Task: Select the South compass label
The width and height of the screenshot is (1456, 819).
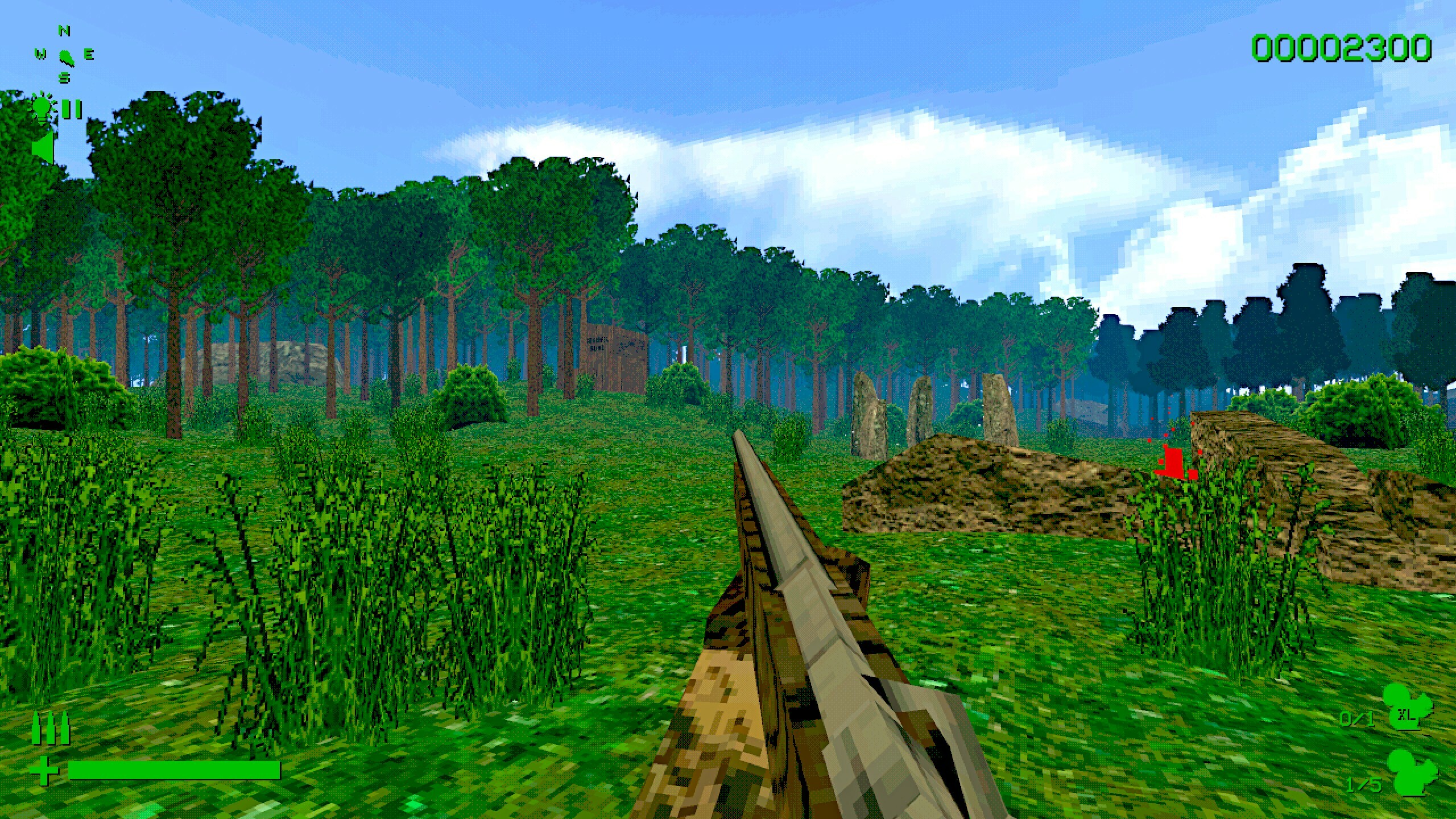Action: pos(64,78)
